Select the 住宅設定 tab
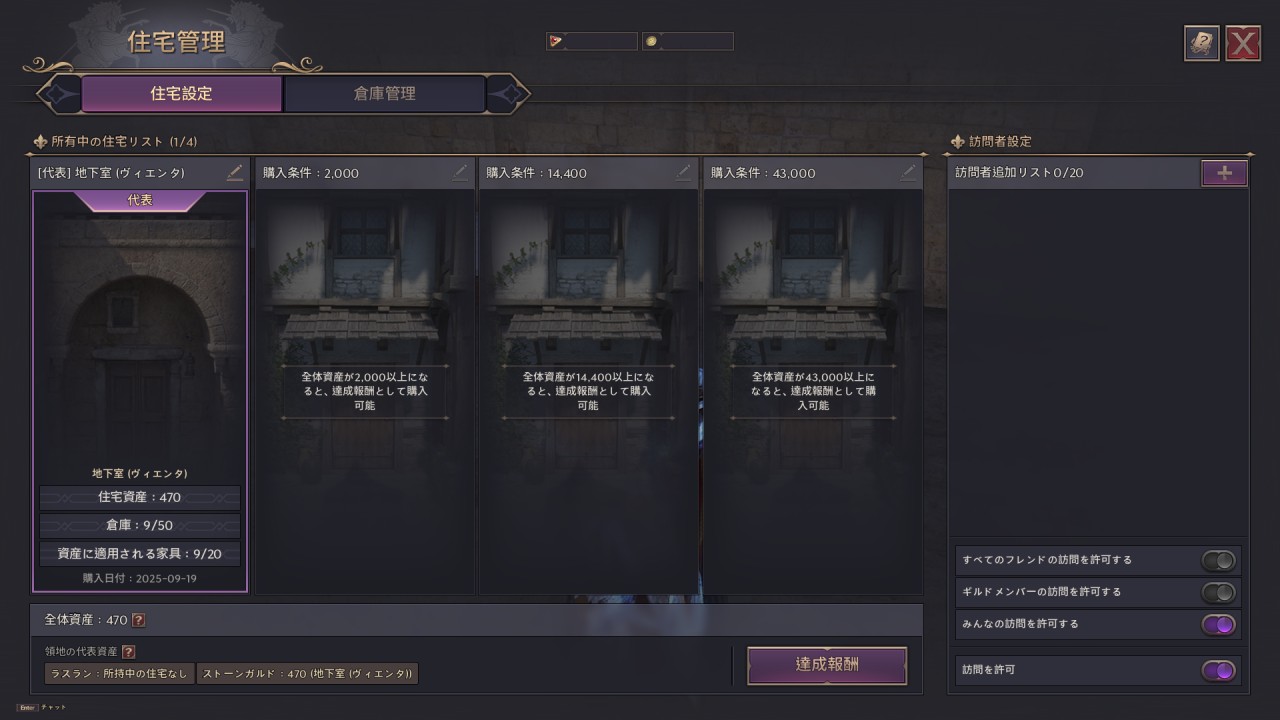The width and height of the screenshot is (1280, 720). click(x=181, y=94)
